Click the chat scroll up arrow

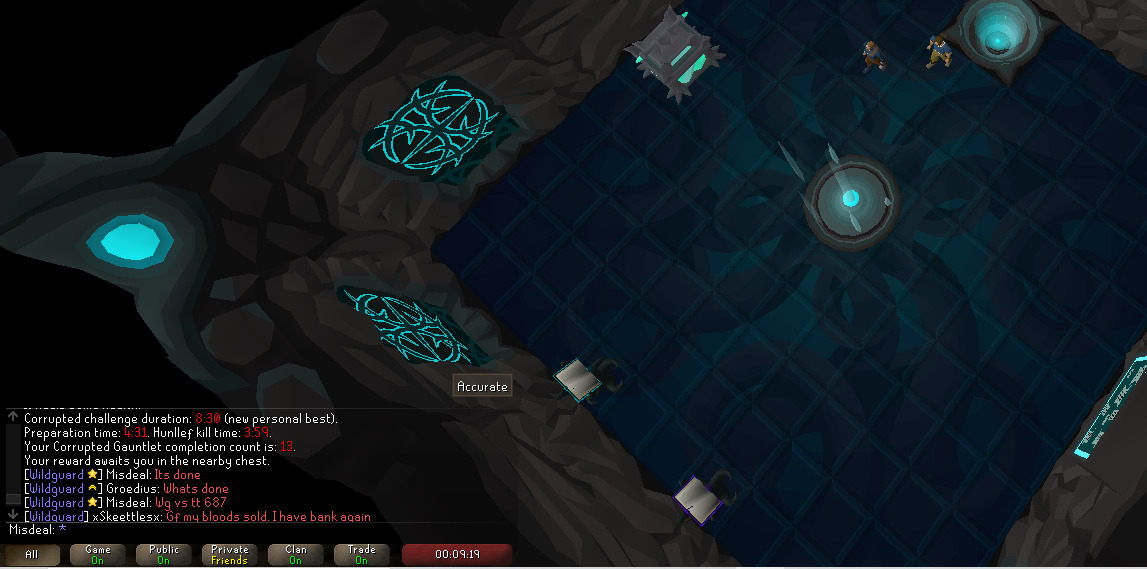click(12, 416)
